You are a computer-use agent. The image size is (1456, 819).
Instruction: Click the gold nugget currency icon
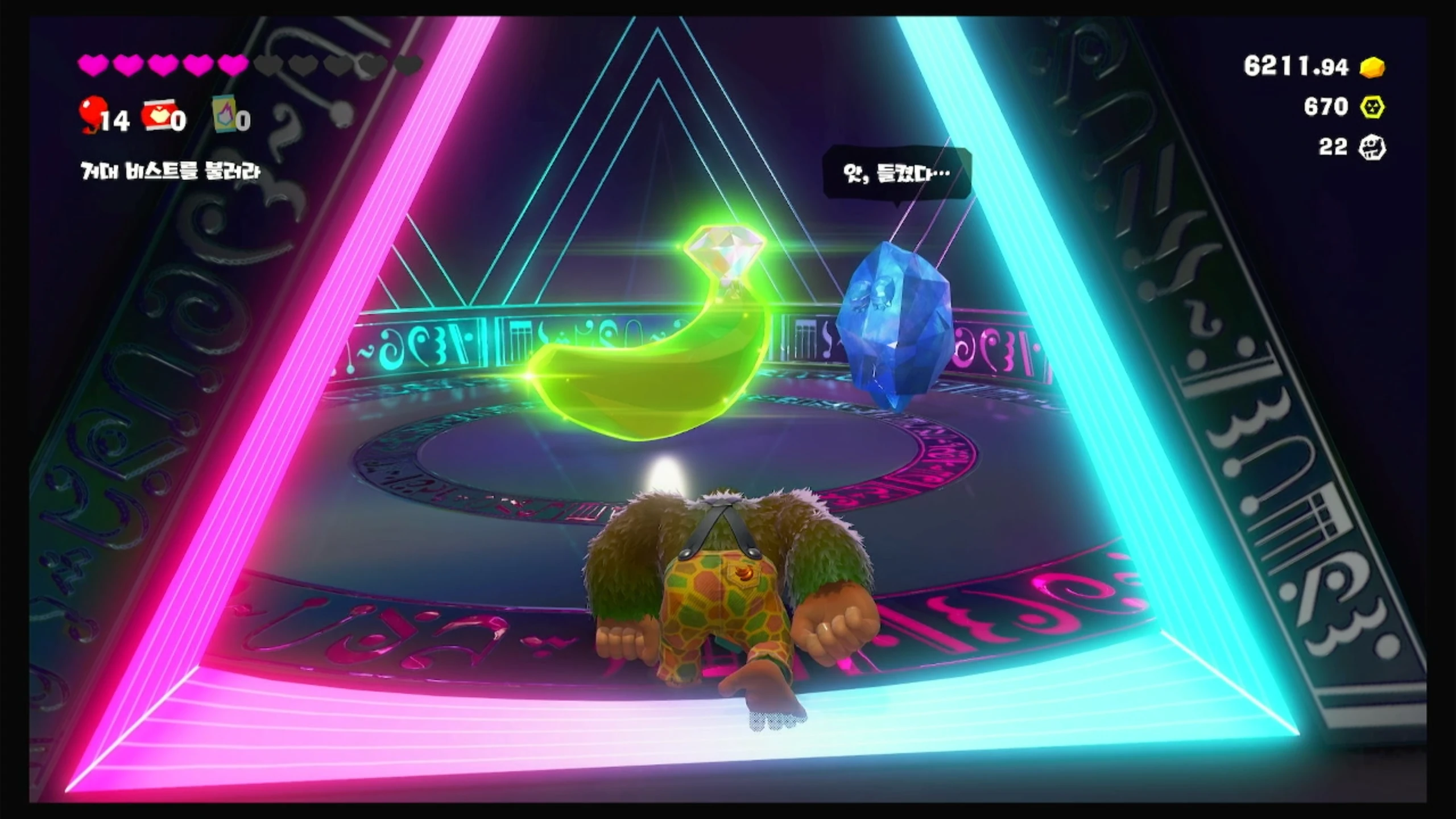coord(1372,67)
